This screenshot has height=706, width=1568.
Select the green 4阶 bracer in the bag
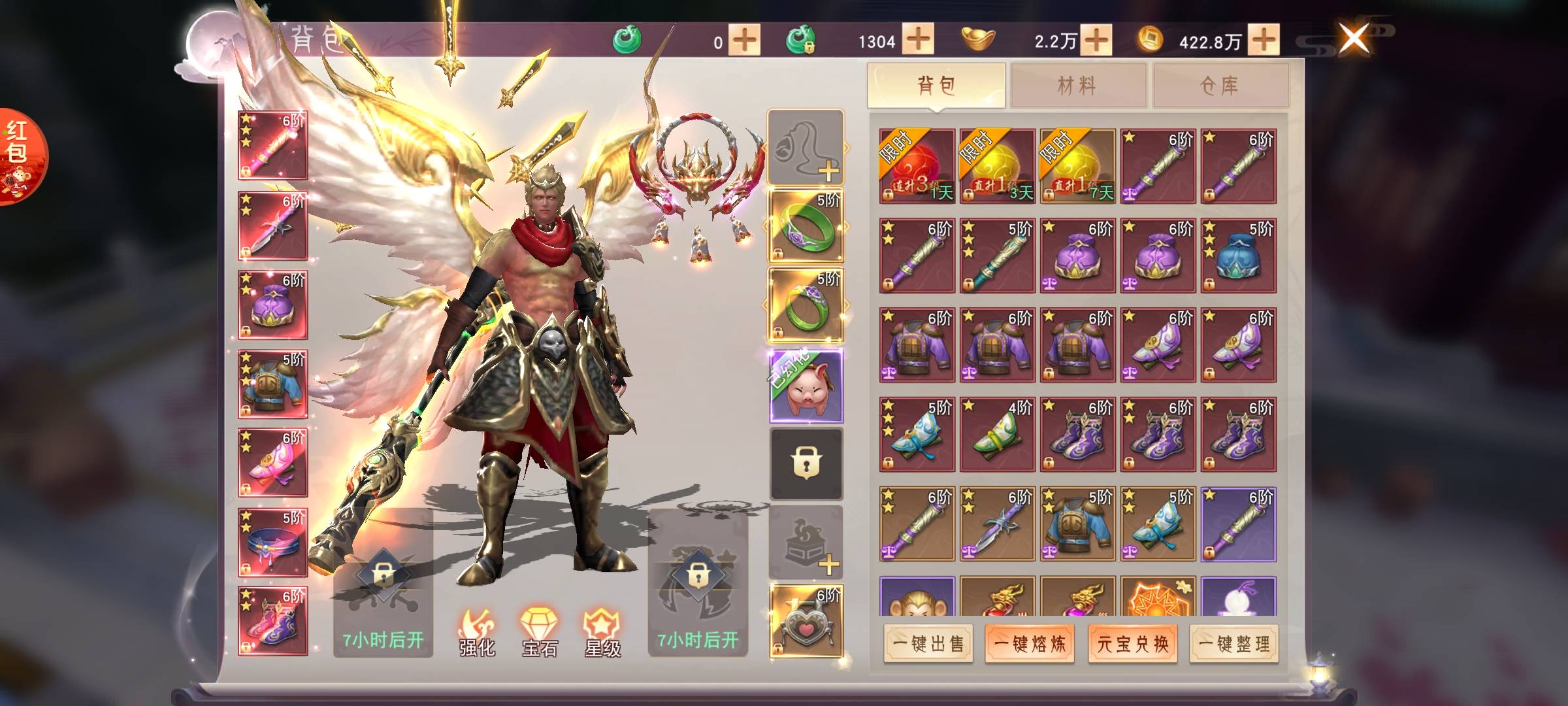[x=997, y=435]
